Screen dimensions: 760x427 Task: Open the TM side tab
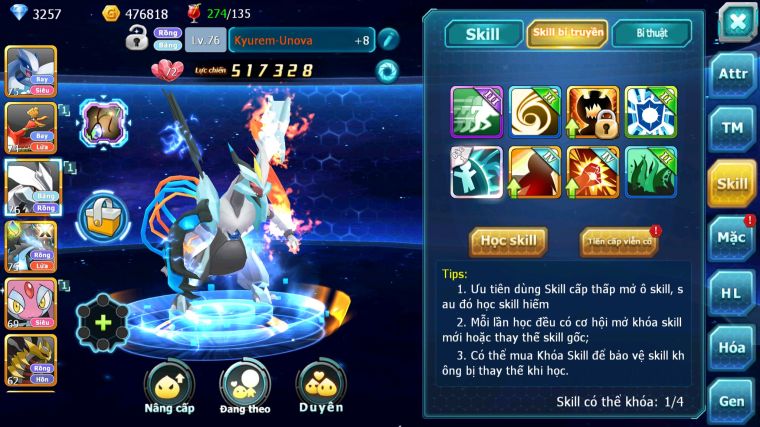pos(732,128)
